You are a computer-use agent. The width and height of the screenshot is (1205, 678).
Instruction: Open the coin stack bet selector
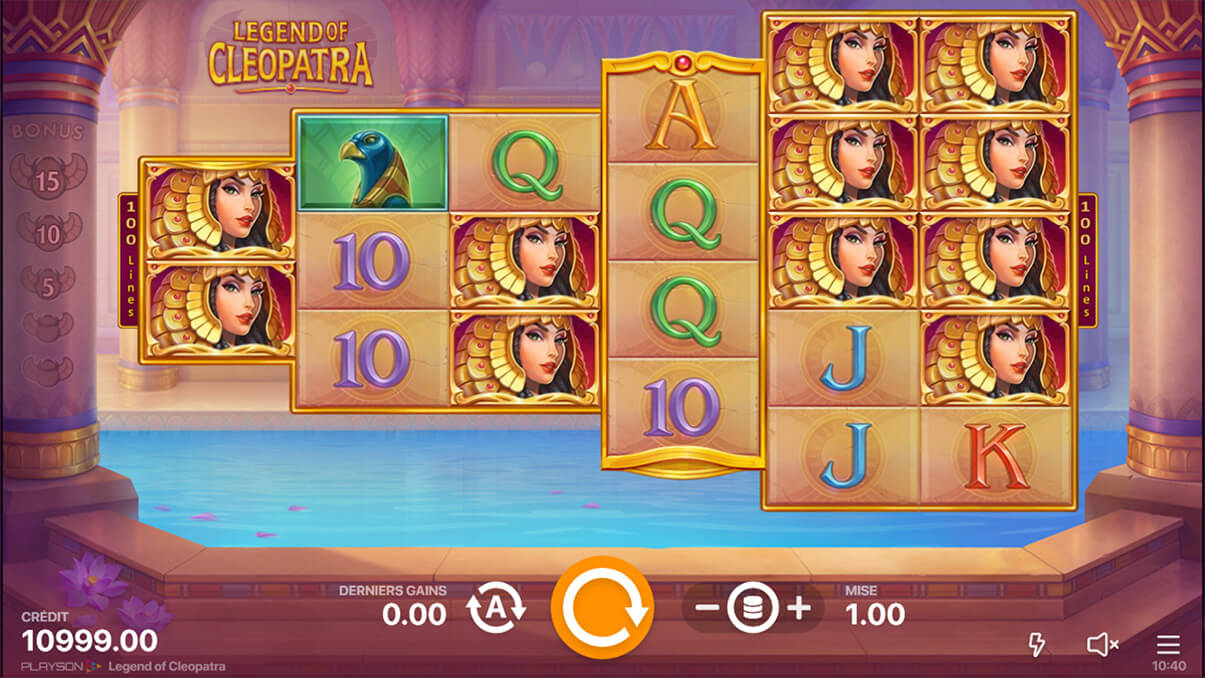pos(752,608)
